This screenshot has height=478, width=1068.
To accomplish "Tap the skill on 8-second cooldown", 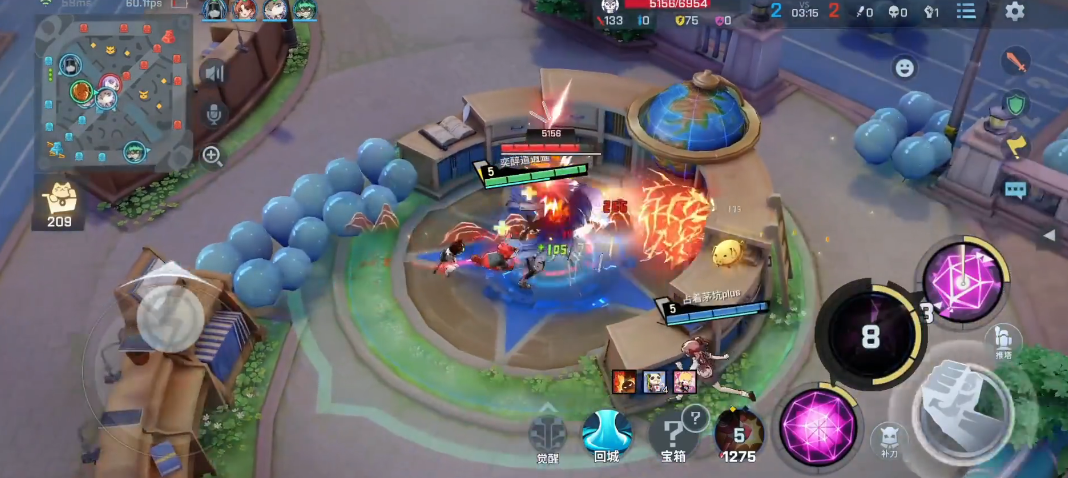I will 870,336.
